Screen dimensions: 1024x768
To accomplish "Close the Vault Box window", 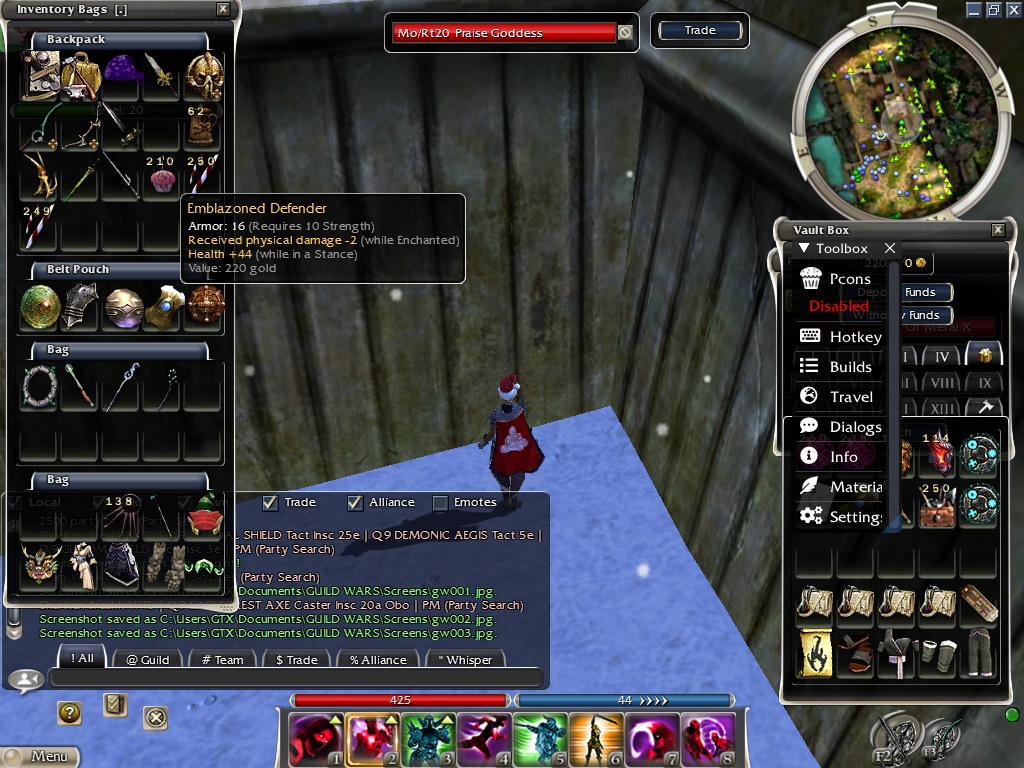I will click(x=997, y=230).
